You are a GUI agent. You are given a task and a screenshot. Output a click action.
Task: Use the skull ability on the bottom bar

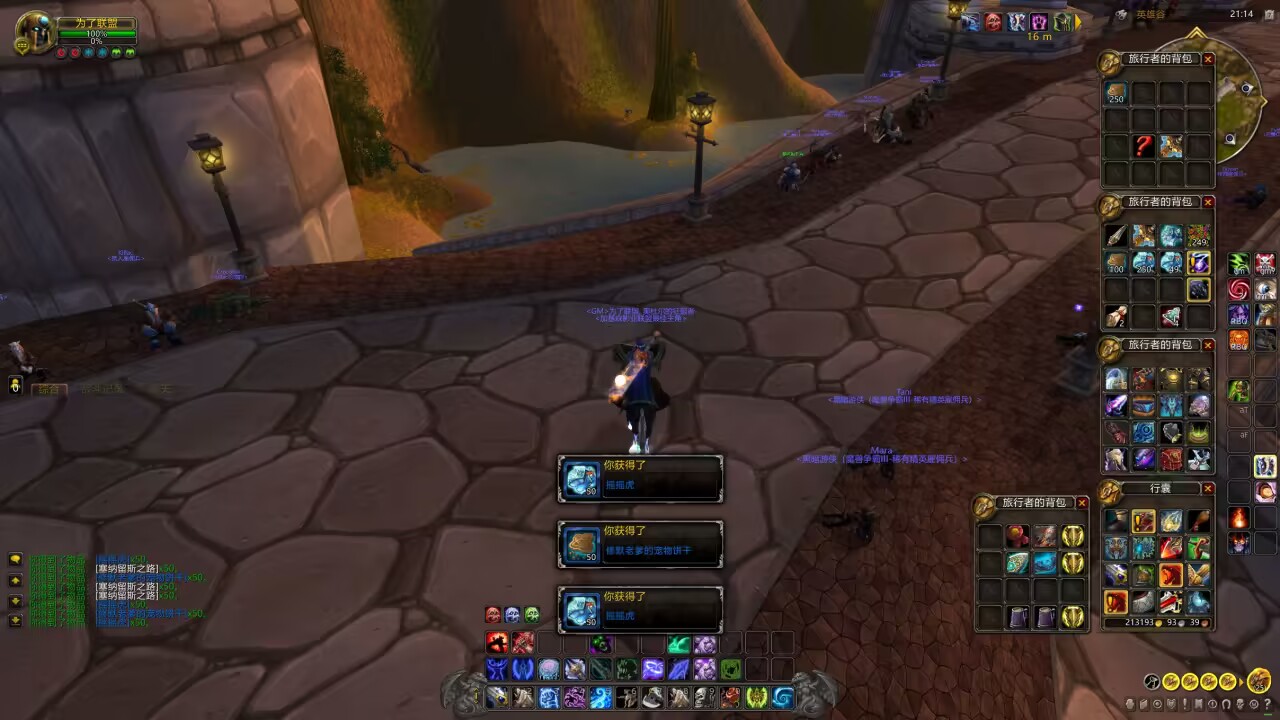pos(704,697)
